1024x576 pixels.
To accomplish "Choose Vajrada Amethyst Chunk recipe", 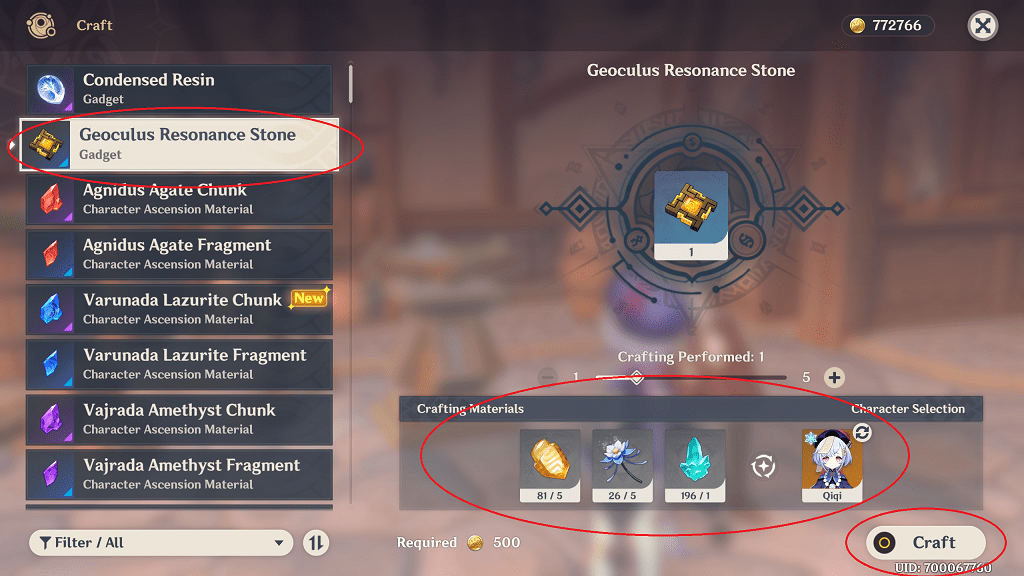I will pos(180,419).
